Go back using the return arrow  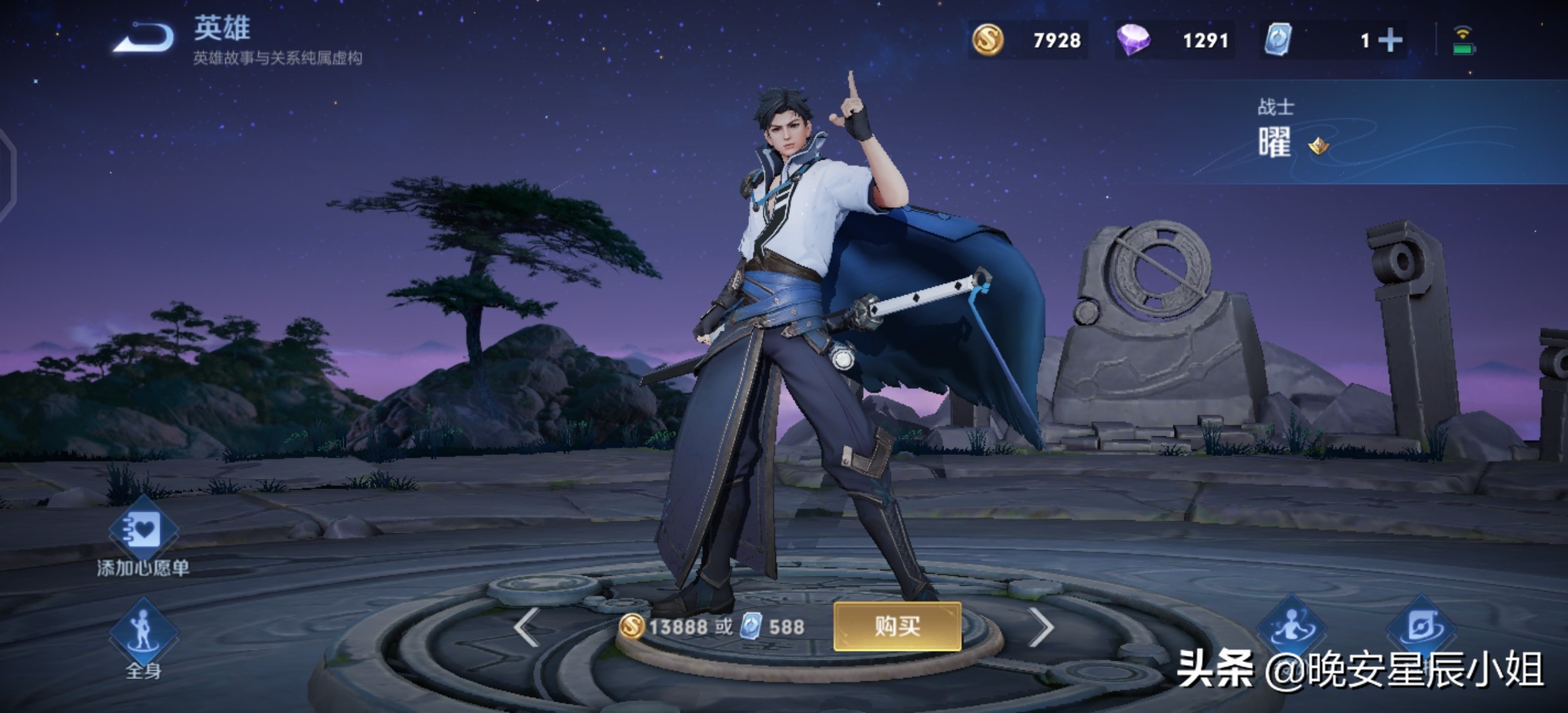(144, 38)
